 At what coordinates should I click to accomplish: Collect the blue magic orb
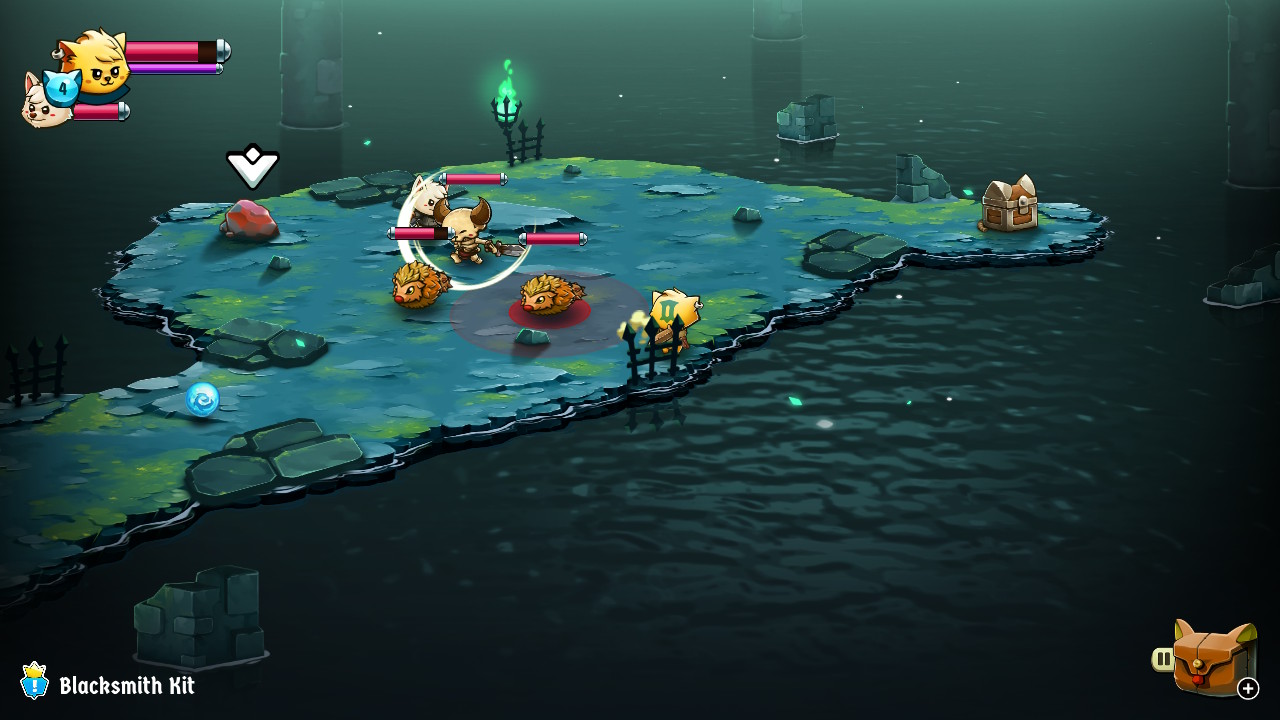201,398
